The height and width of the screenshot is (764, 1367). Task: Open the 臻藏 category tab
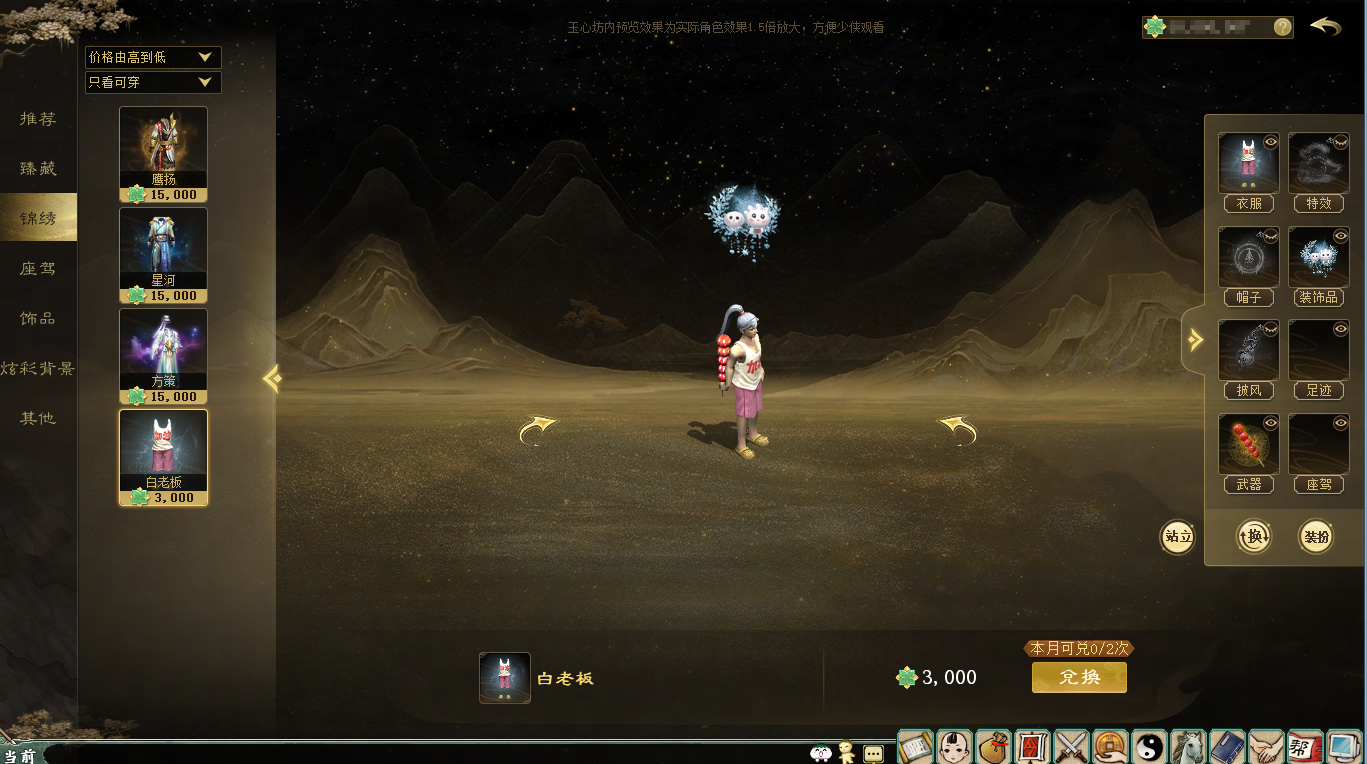38,169
